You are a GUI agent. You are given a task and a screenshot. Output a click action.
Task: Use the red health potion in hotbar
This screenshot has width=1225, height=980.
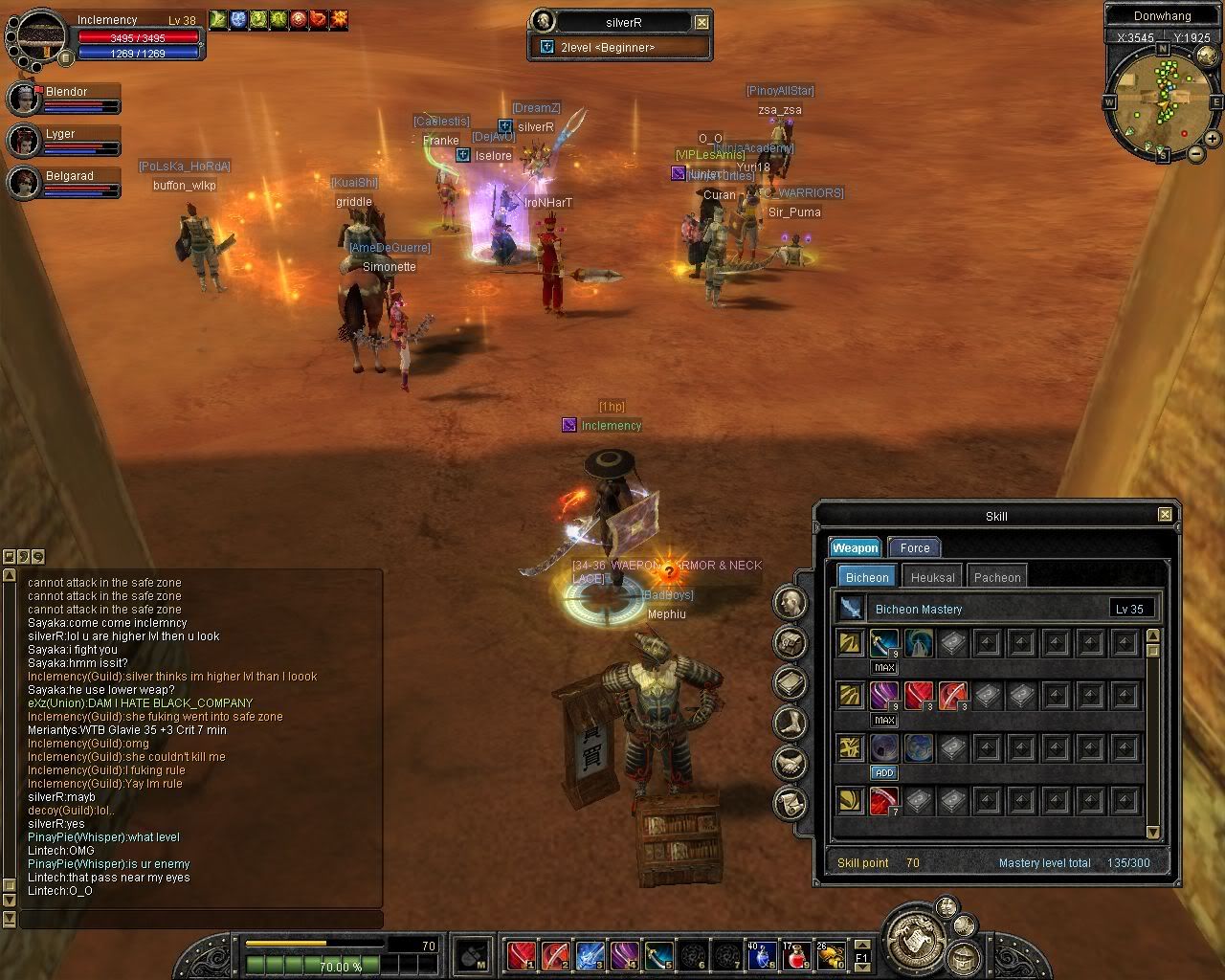click(x=796, y=955)
